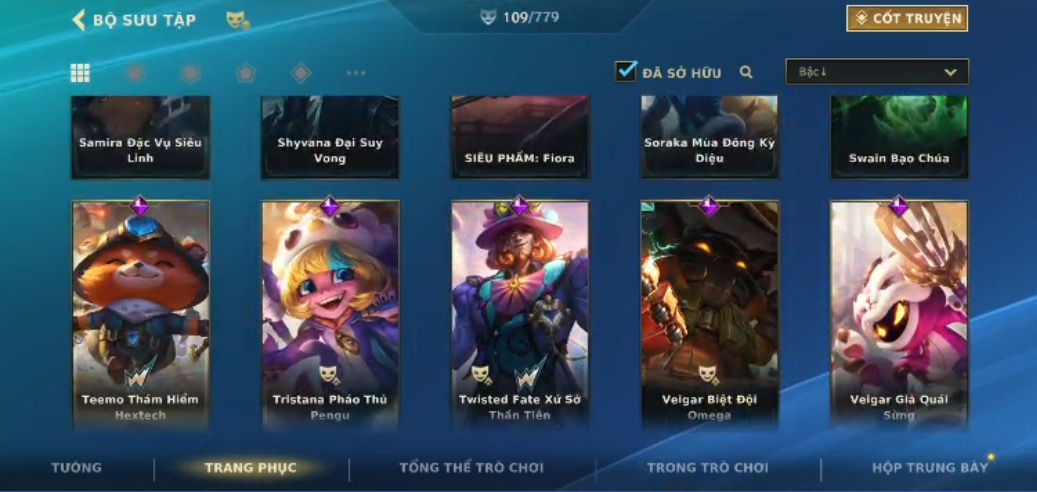Toggle the Đã Sở Hữu checkbox
This screenshot has width=1037, height=492.
[x=626, y=72]
